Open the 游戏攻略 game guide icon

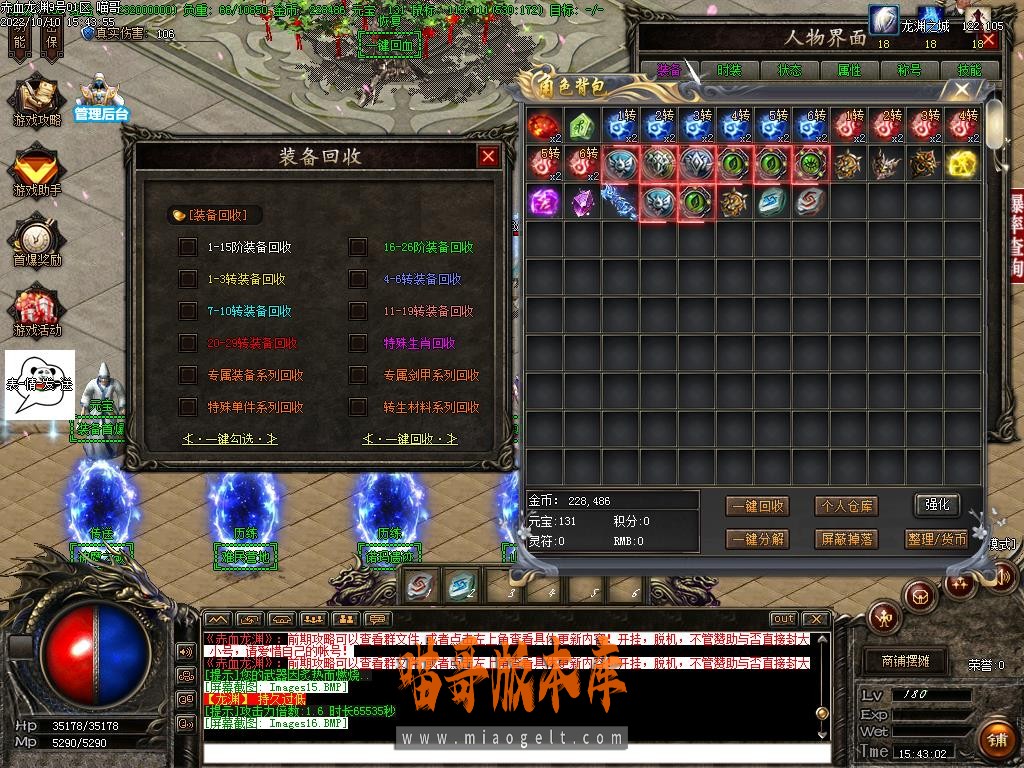tap(37, 103)
